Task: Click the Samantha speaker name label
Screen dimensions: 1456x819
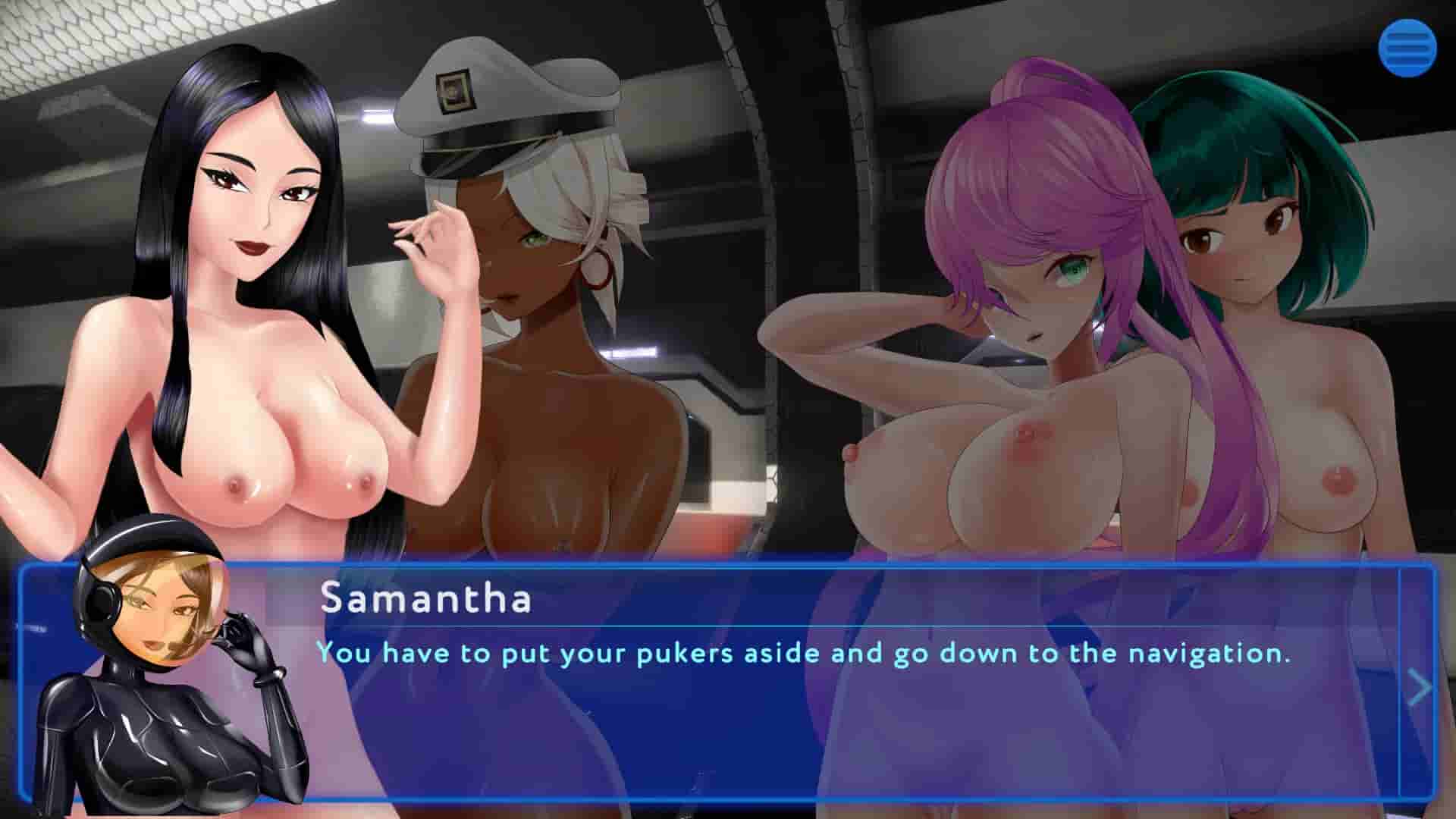Action: pos(425,601)
